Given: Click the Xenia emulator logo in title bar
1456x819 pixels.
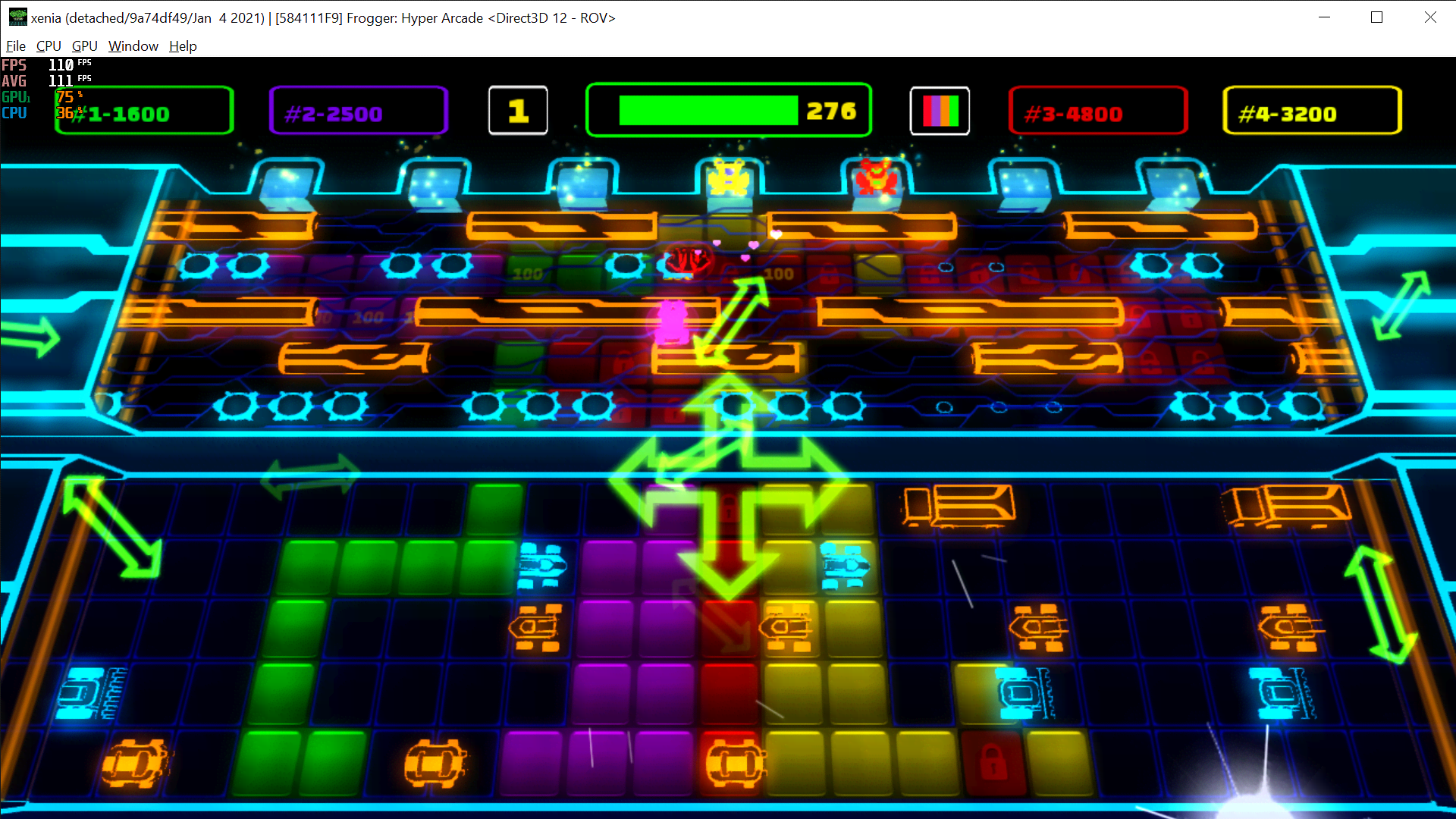Looking at the screenshot, I should coord(17,17).
